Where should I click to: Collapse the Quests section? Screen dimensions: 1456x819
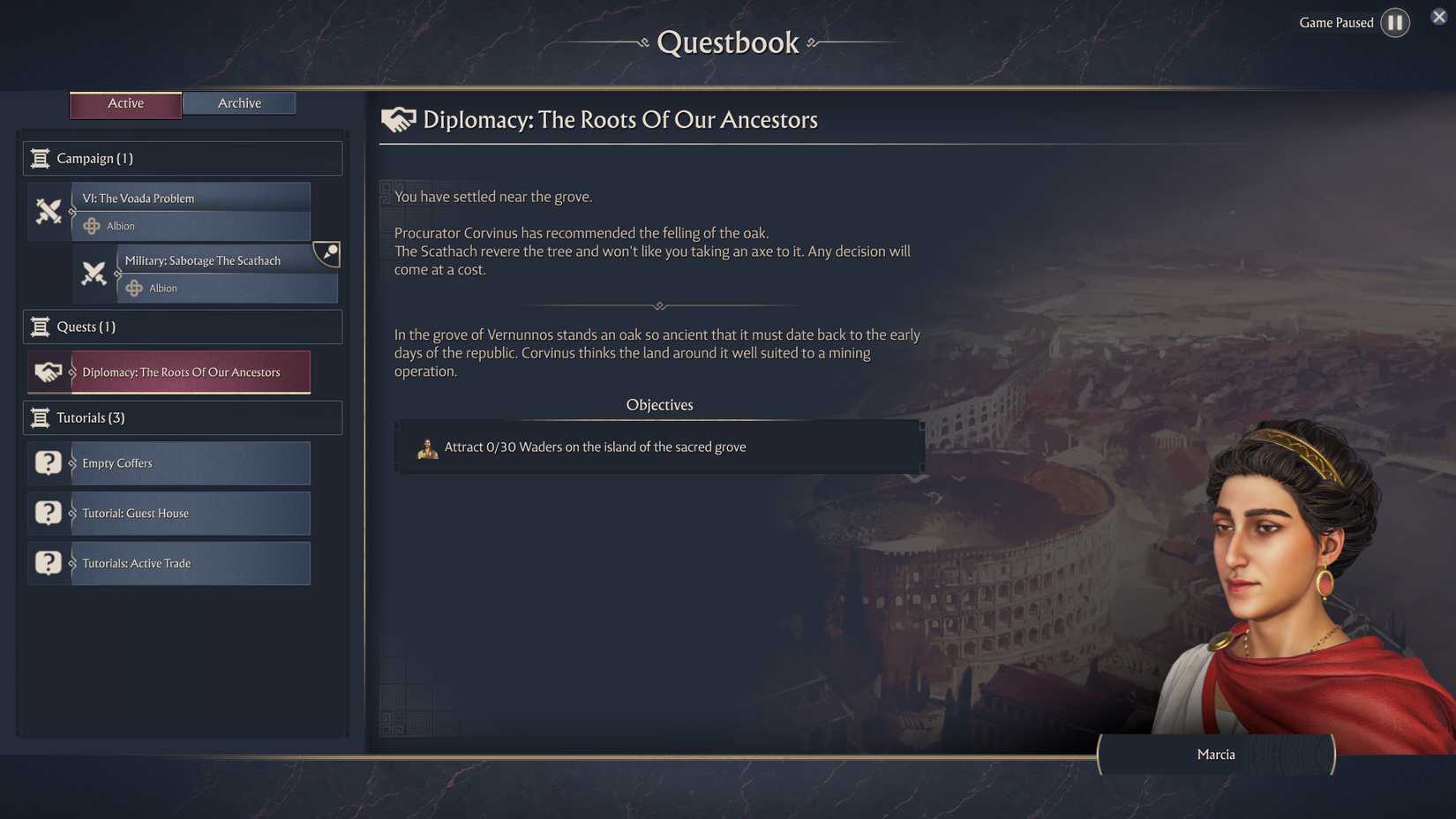coord(182,327)
